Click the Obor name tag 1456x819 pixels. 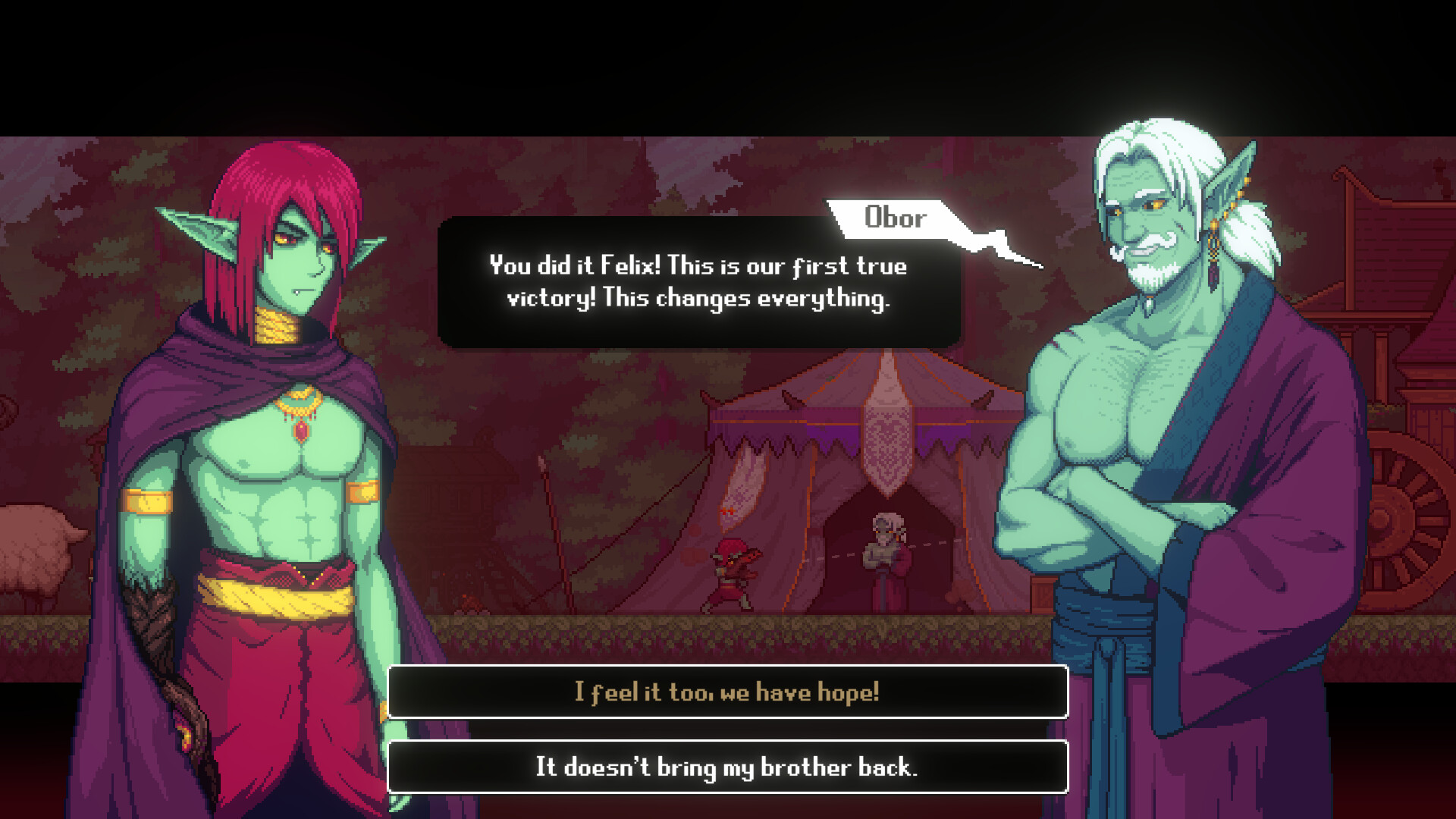[x=896, y=218]
